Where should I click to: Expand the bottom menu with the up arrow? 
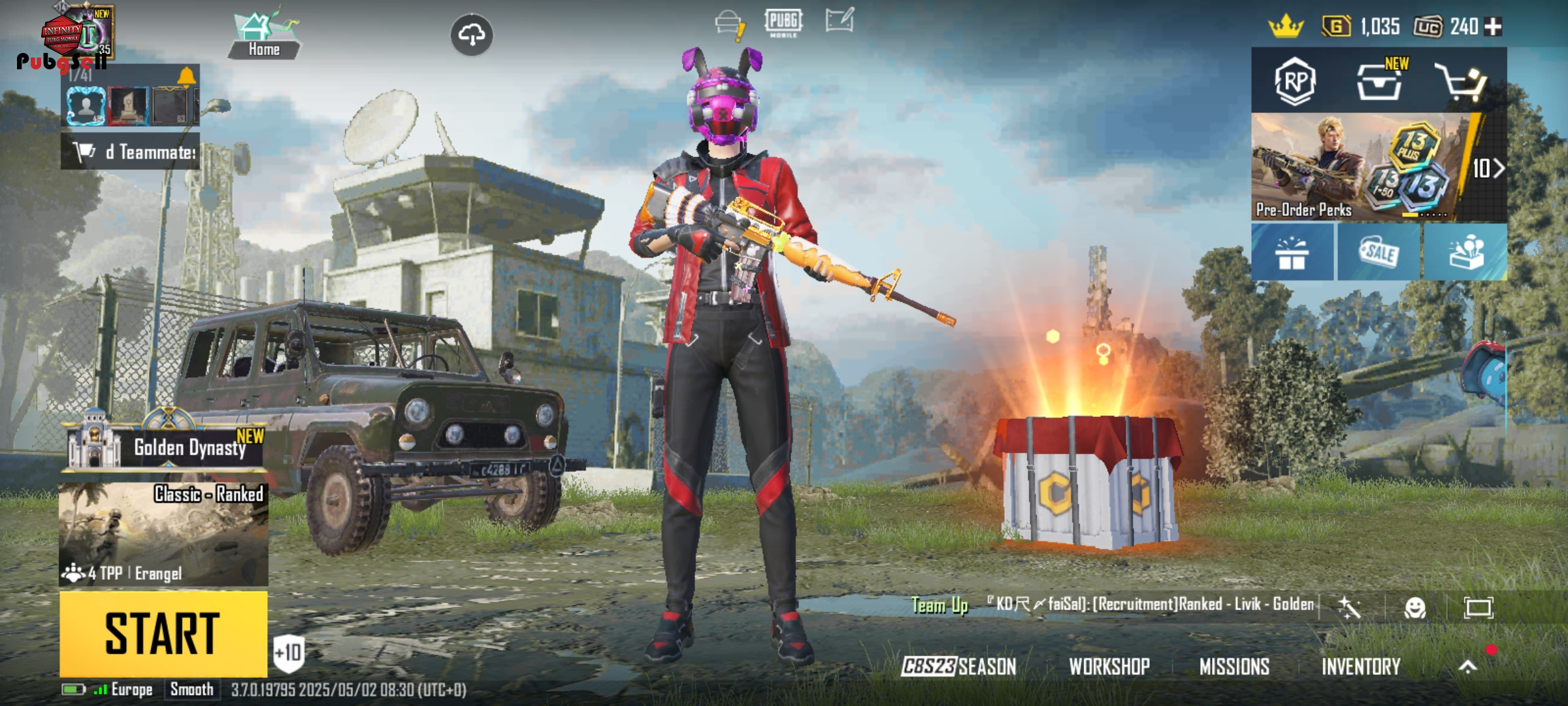1467,666
